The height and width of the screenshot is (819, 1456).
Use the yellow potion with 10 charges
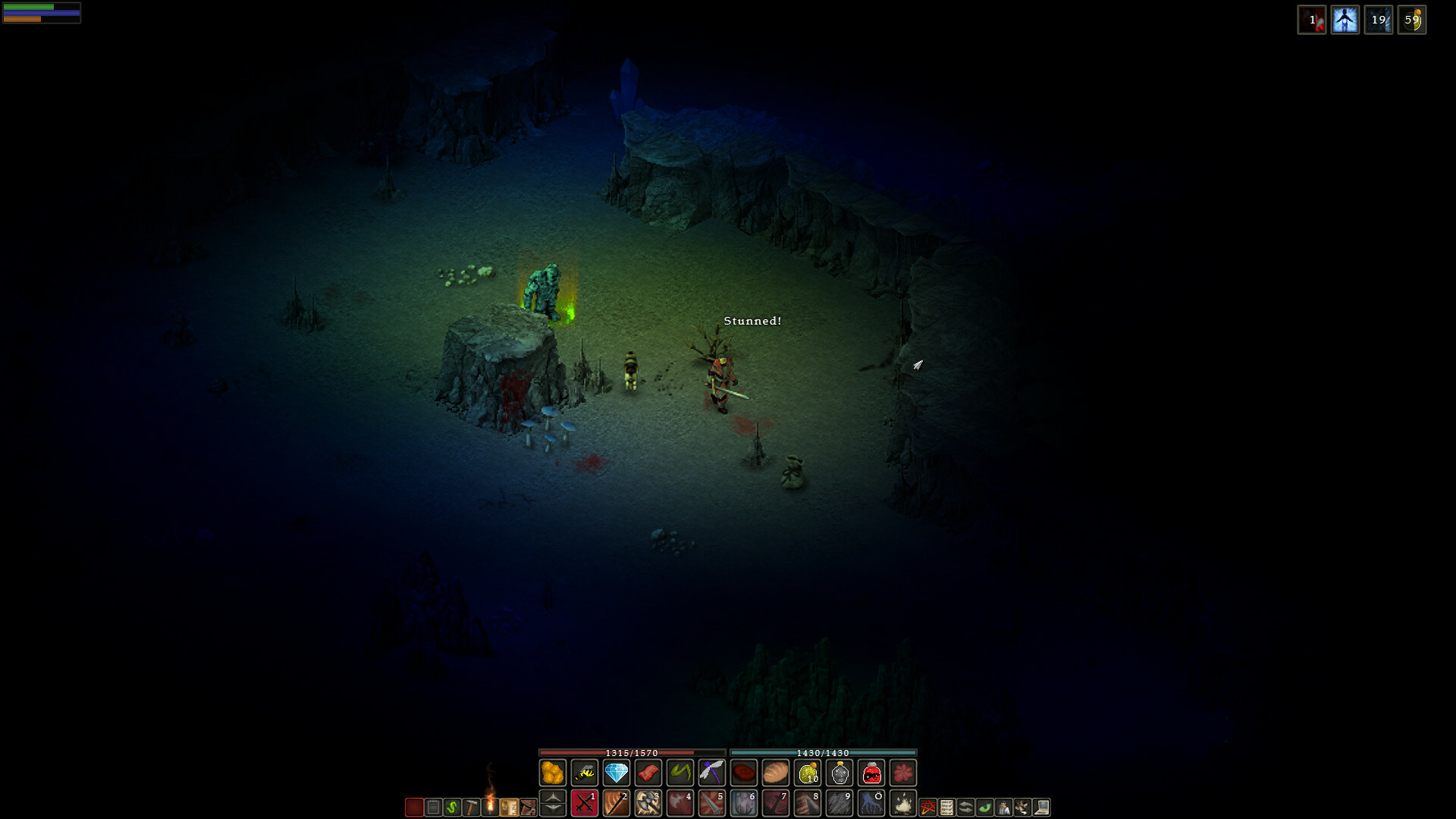pos(807,773)
